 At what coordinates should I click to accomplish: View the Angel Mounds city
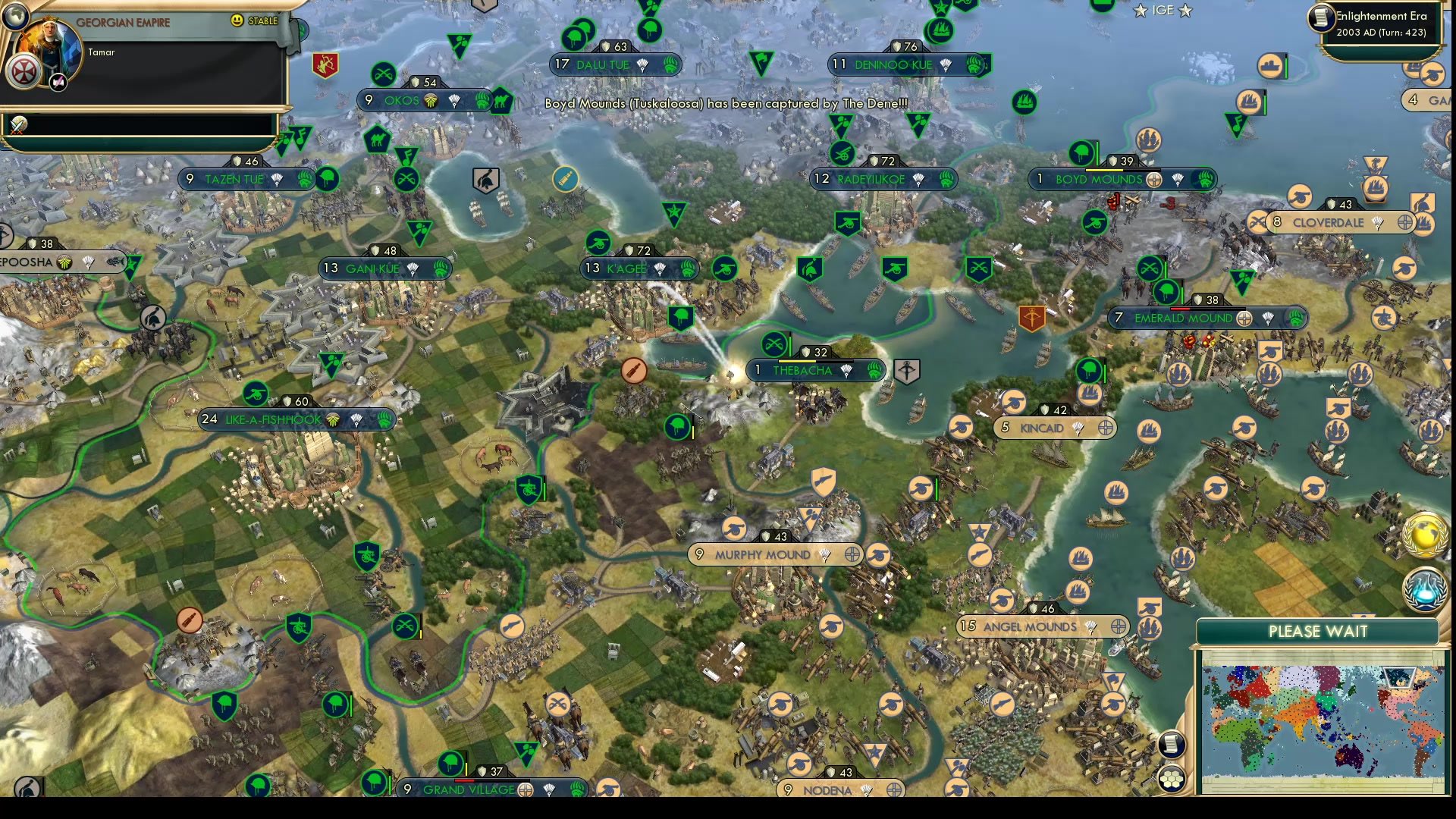click(1031, 627)
